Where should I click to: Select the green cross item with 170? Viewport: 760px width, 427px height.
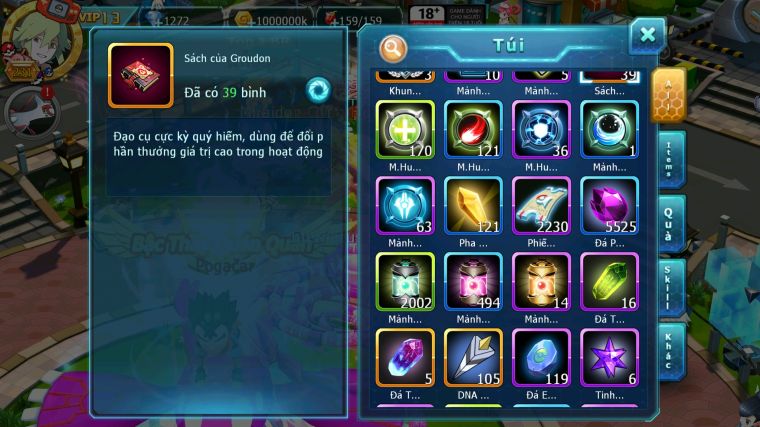[x=405, y=130]
